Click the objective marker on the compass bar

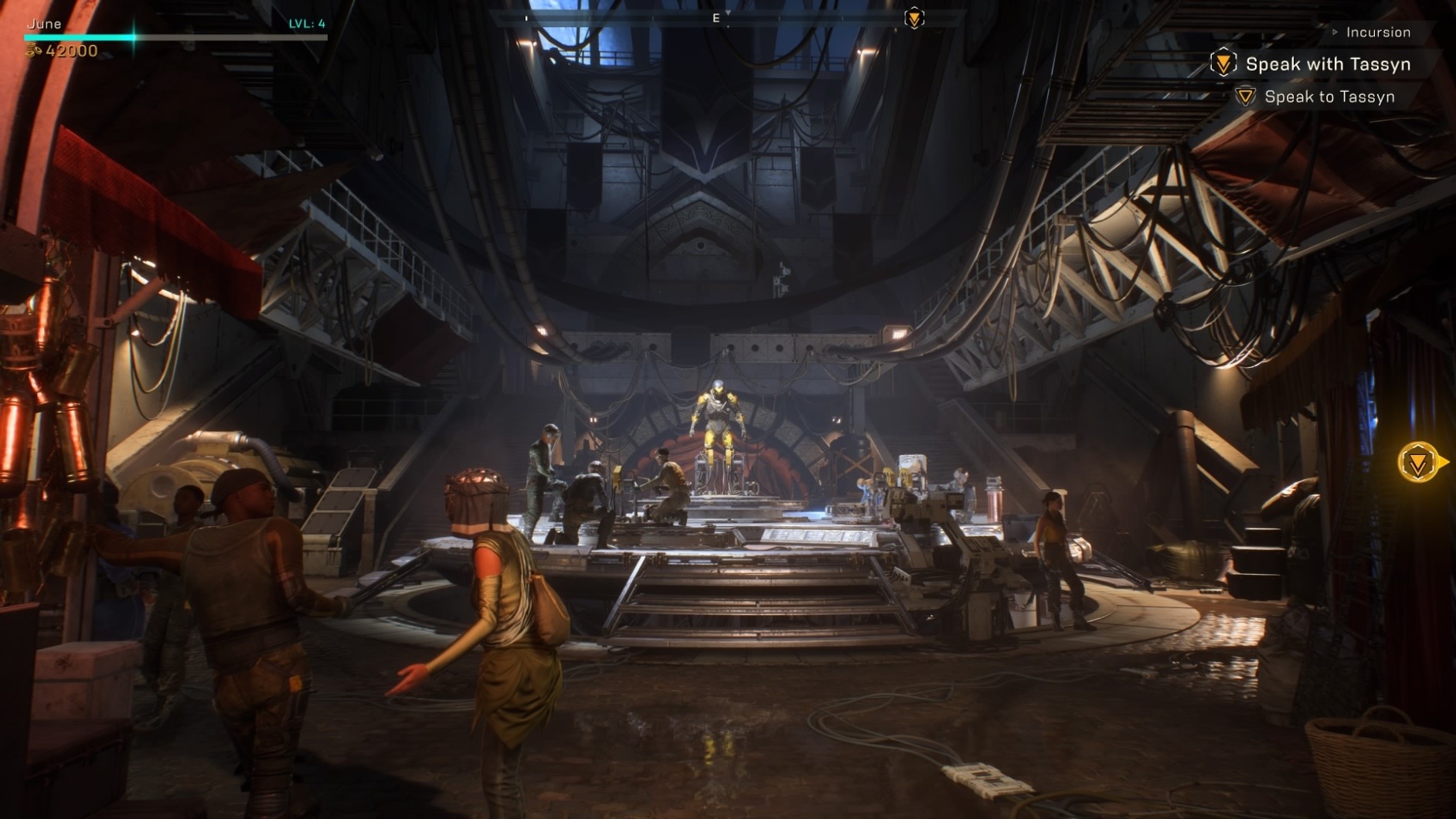(x=914, y=18)
